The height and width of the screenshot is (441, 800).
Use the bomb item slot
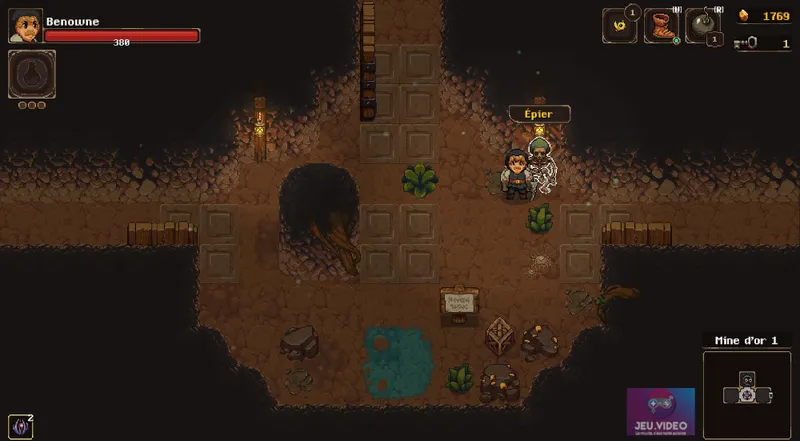(702, 26)
